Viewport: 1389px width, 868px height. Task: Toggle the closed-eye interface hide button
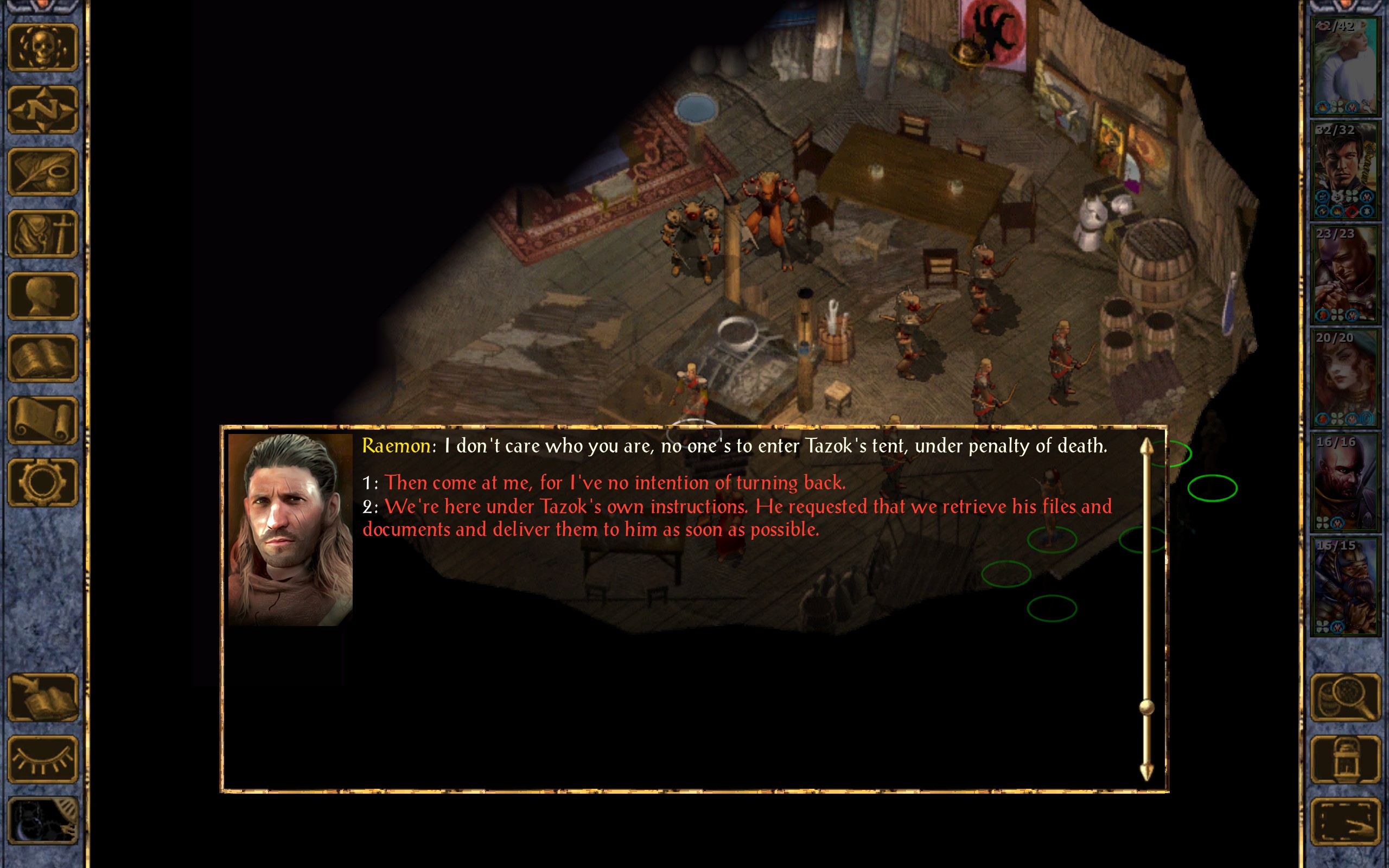(x=42, y=759)
